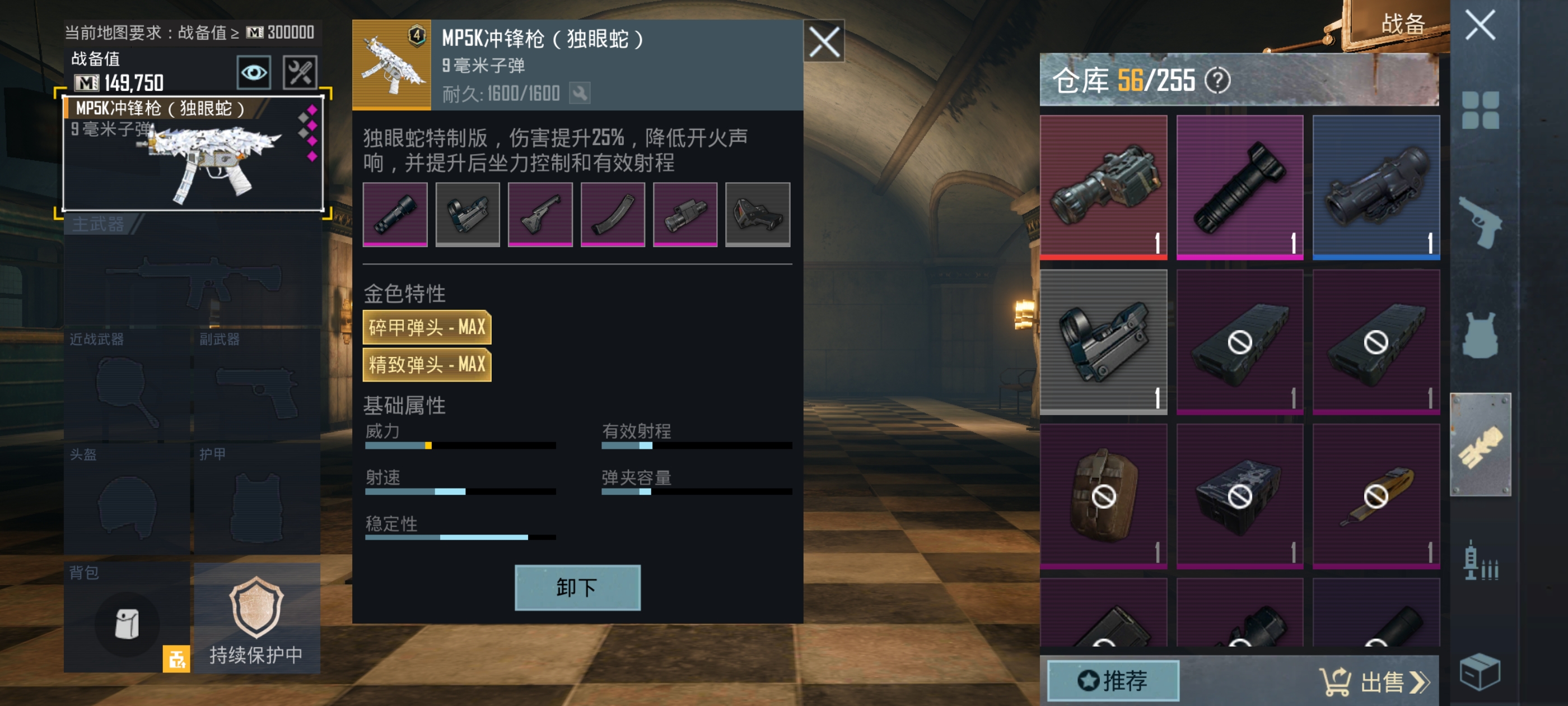The width and height of the screenshot is (1568, 706).
Task: Open the workshop wrench icon near 战备值
Action: (x=300, y=72)
